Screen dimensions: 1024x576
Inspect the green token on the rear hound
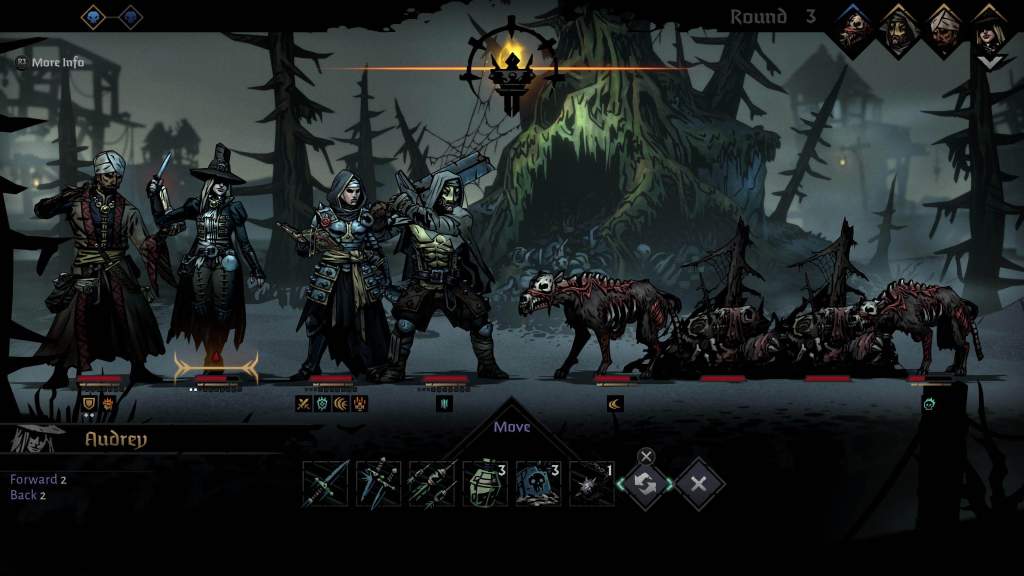coord(929,404)
